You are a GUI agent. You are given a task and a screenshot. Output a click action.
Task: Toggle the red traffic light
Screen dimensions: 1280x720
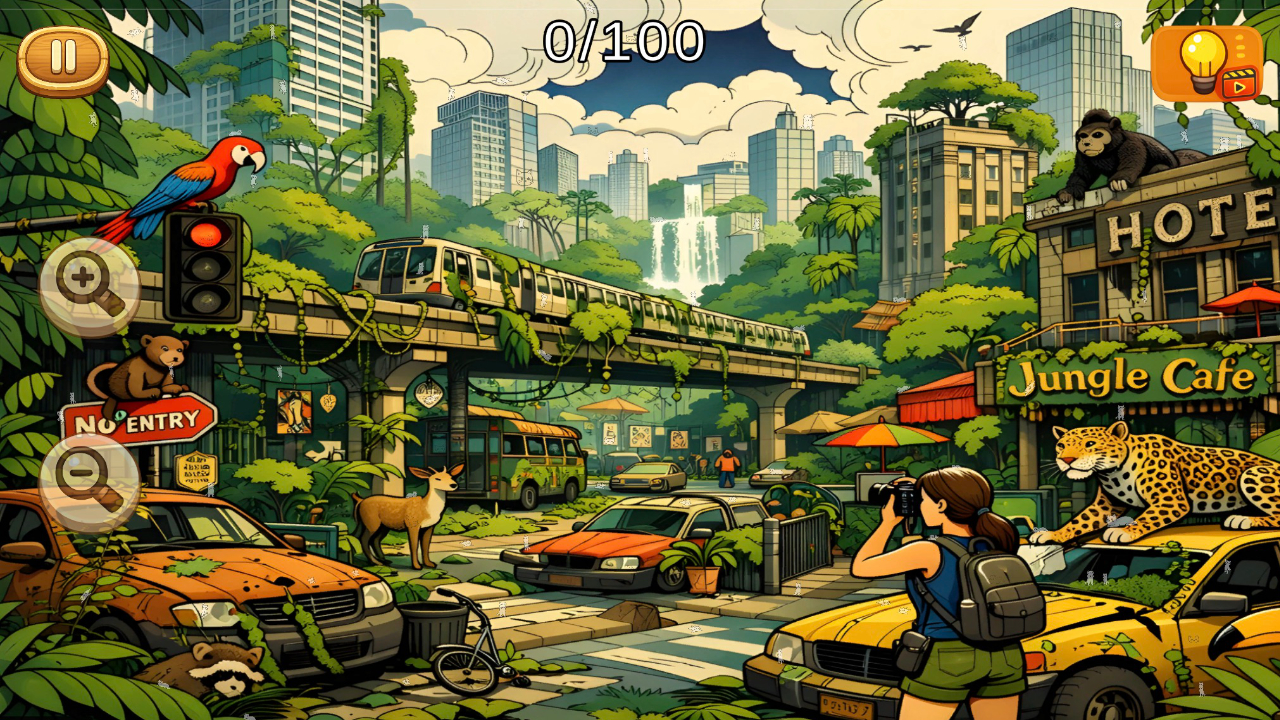pyautogui.click(x=208, y=232)
